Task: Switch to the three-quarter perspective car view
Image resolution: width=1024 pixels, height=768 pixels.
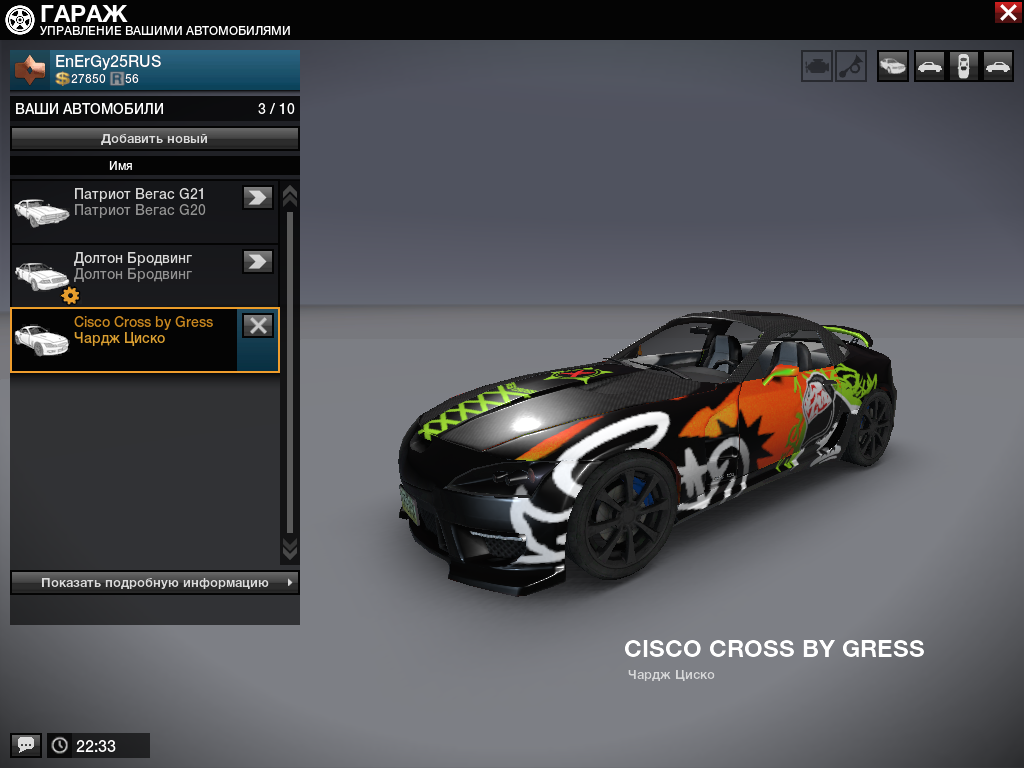Action: pyautogui.click(x=893, y=66)
